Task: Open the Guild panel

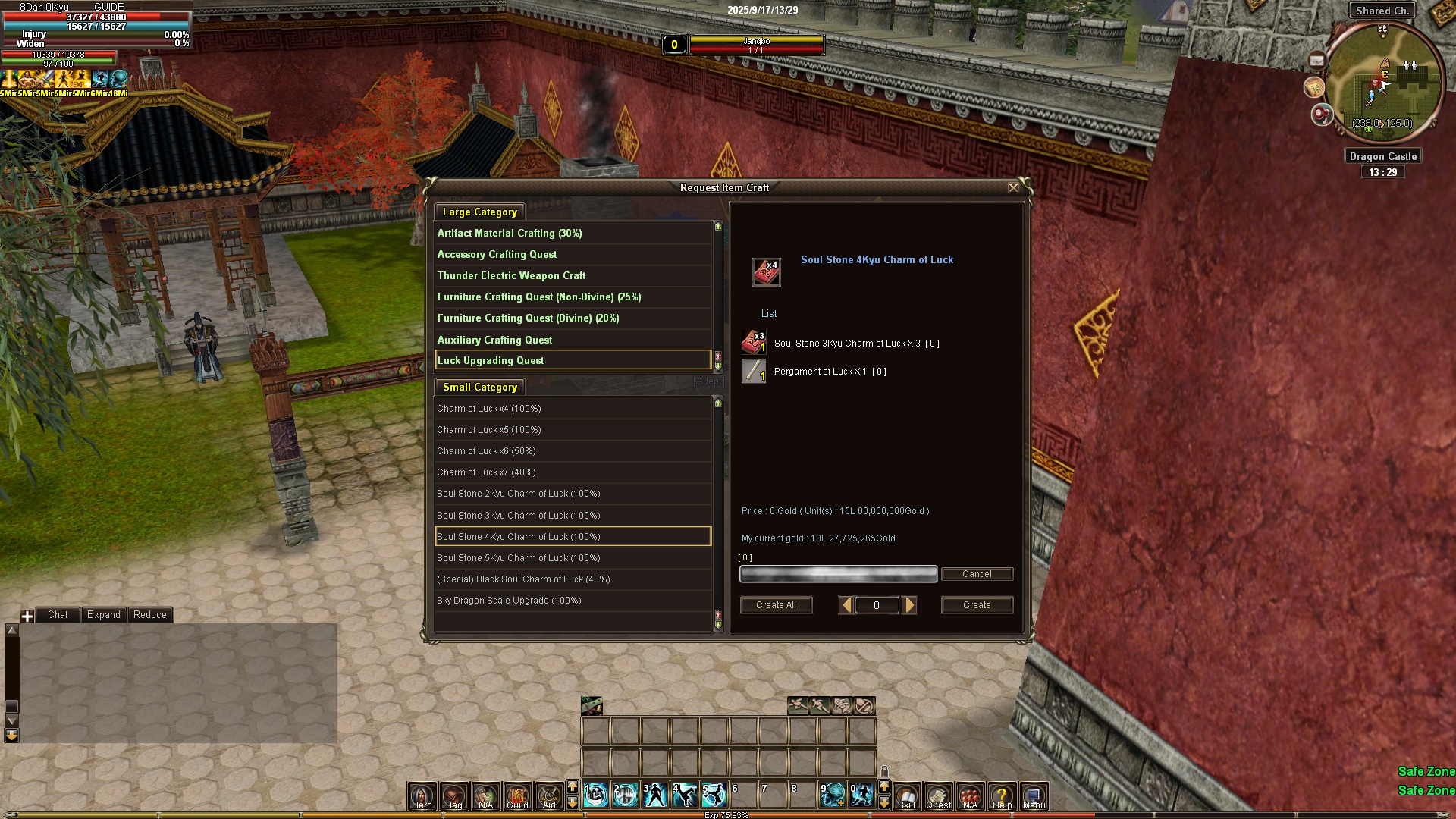Action: (x=517, y=796)
